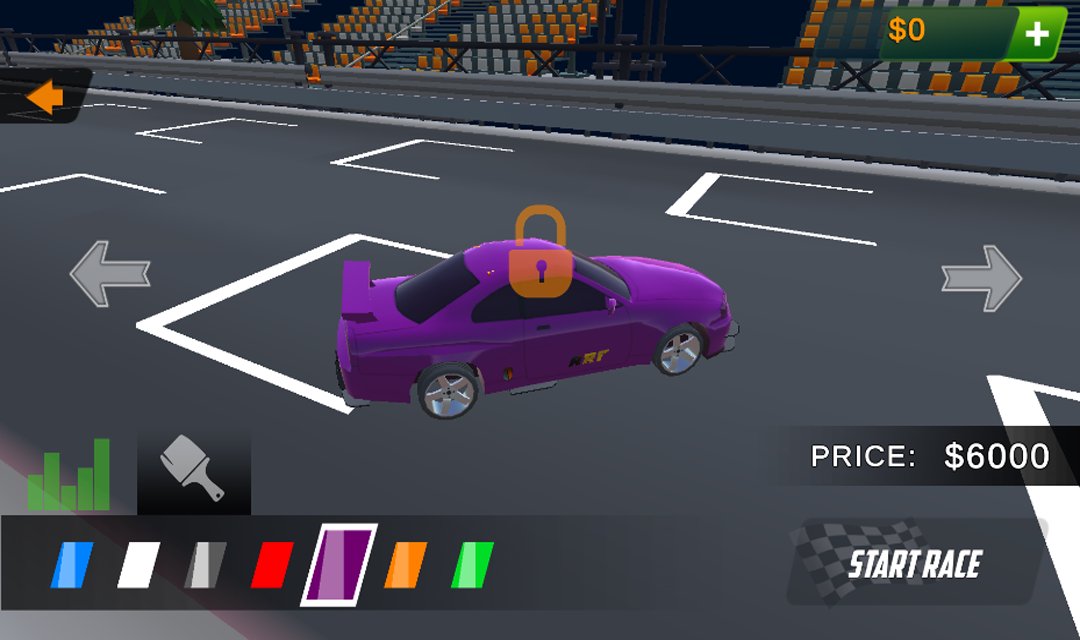Switch to the paintbrush color tab

tap(193, 470)
